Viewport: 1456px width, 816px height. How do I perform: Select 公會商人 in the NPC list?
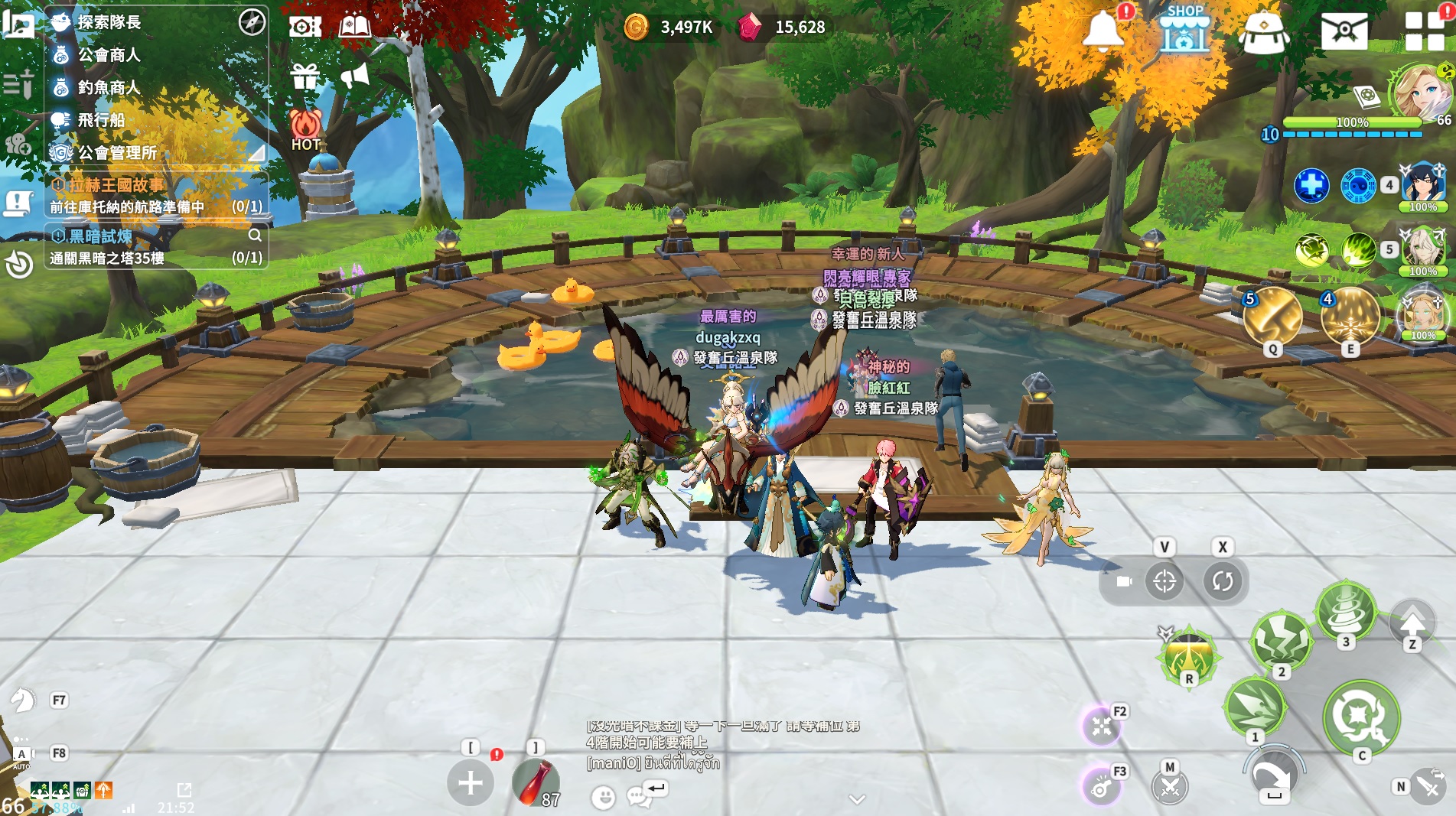(109, 55)
